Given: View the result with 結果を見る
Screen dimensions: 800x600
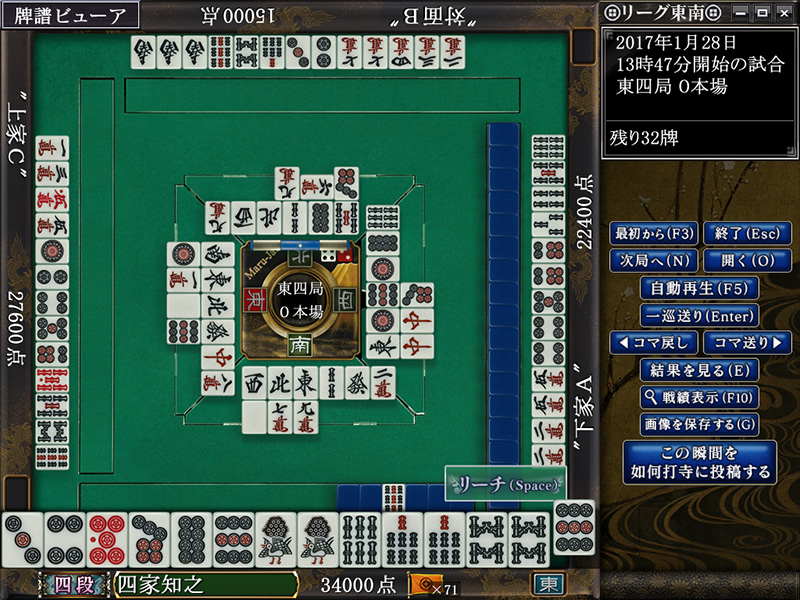Looking at the screenshot, I should (x=699, y=370).
